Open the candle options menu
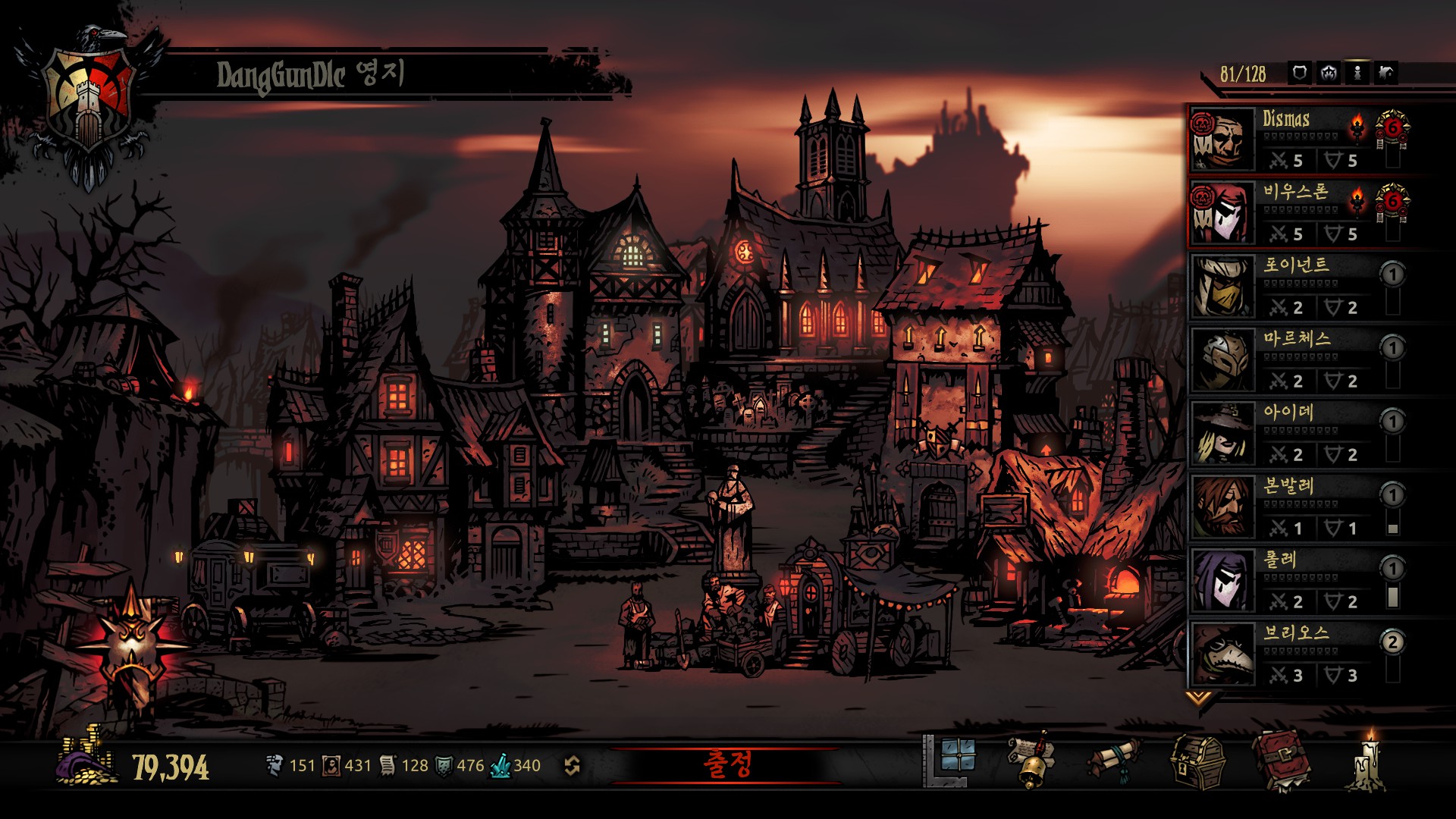This screenshot has height=819, width=1456. pyautogui.click(x=1369, y=761)
